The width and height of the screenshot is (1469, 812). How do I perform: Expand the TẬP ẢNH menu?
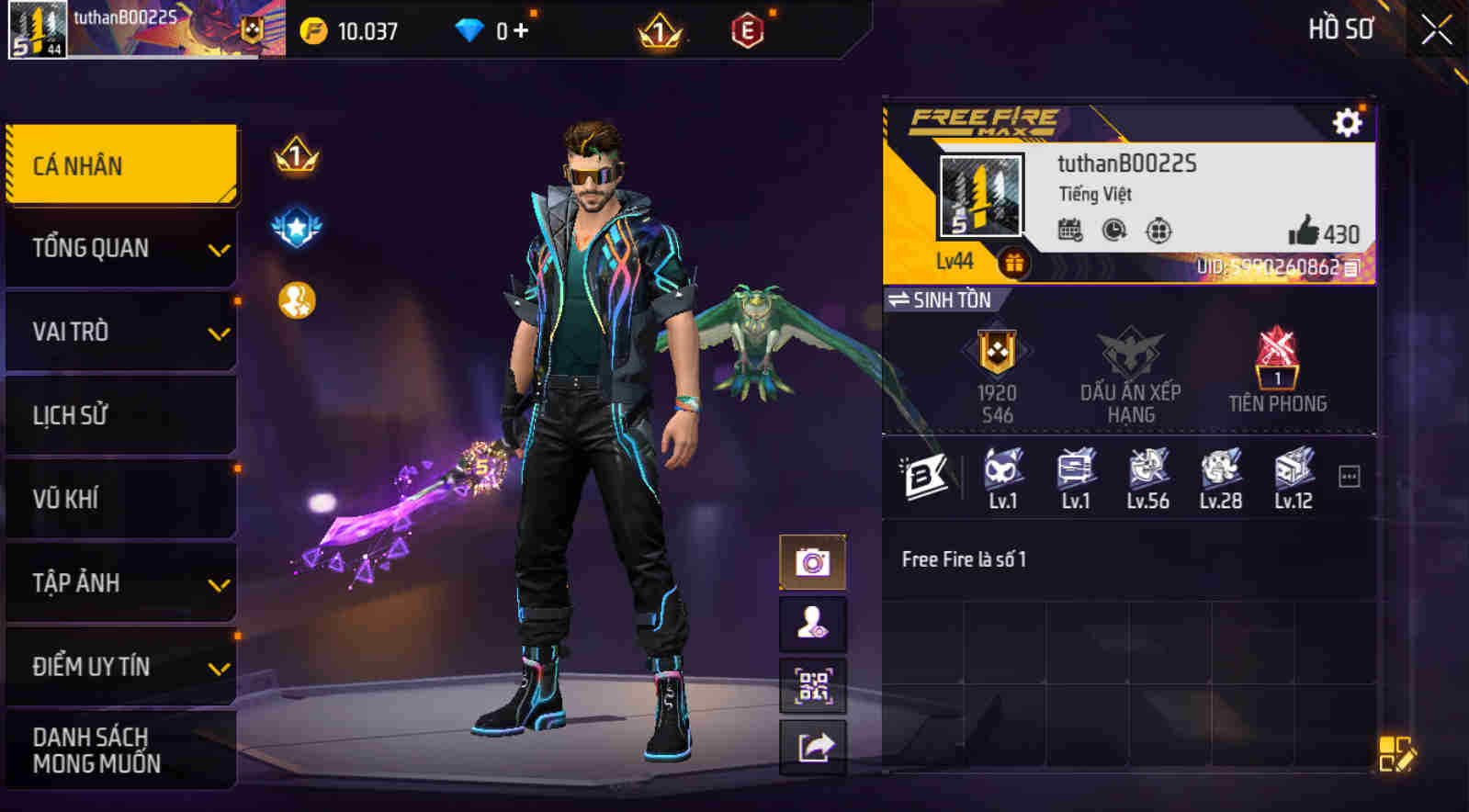click(120, 582)
